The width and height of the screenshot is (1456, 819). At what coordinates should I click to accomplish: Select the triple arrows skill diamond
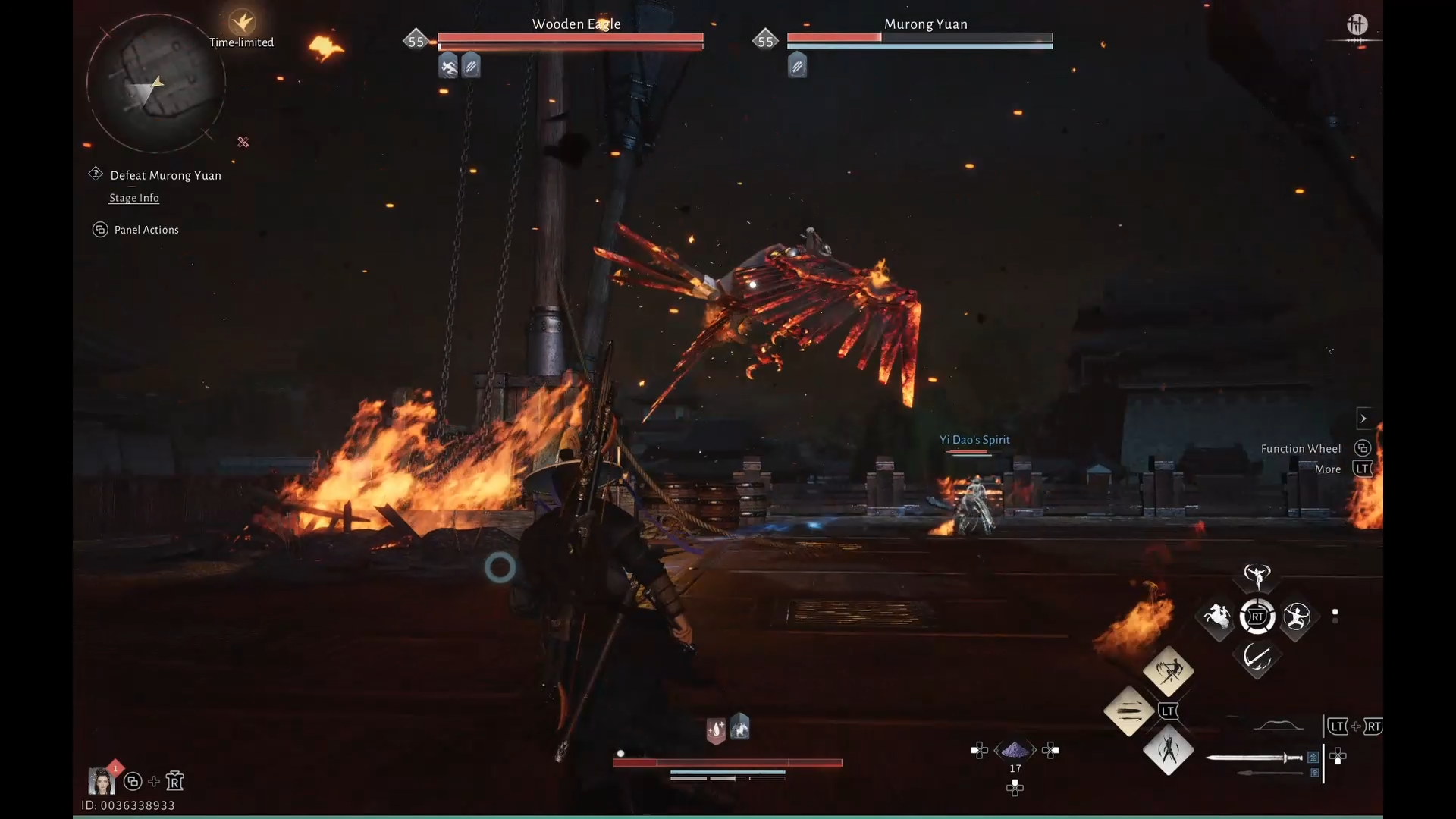tap(1128, 711)
